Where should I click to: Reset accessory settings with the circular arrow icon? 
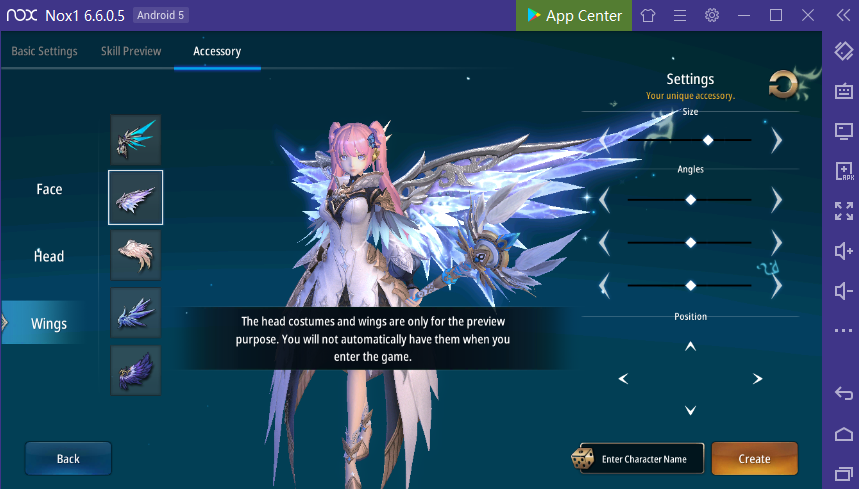pyautogui.click(x=783, y=86)
